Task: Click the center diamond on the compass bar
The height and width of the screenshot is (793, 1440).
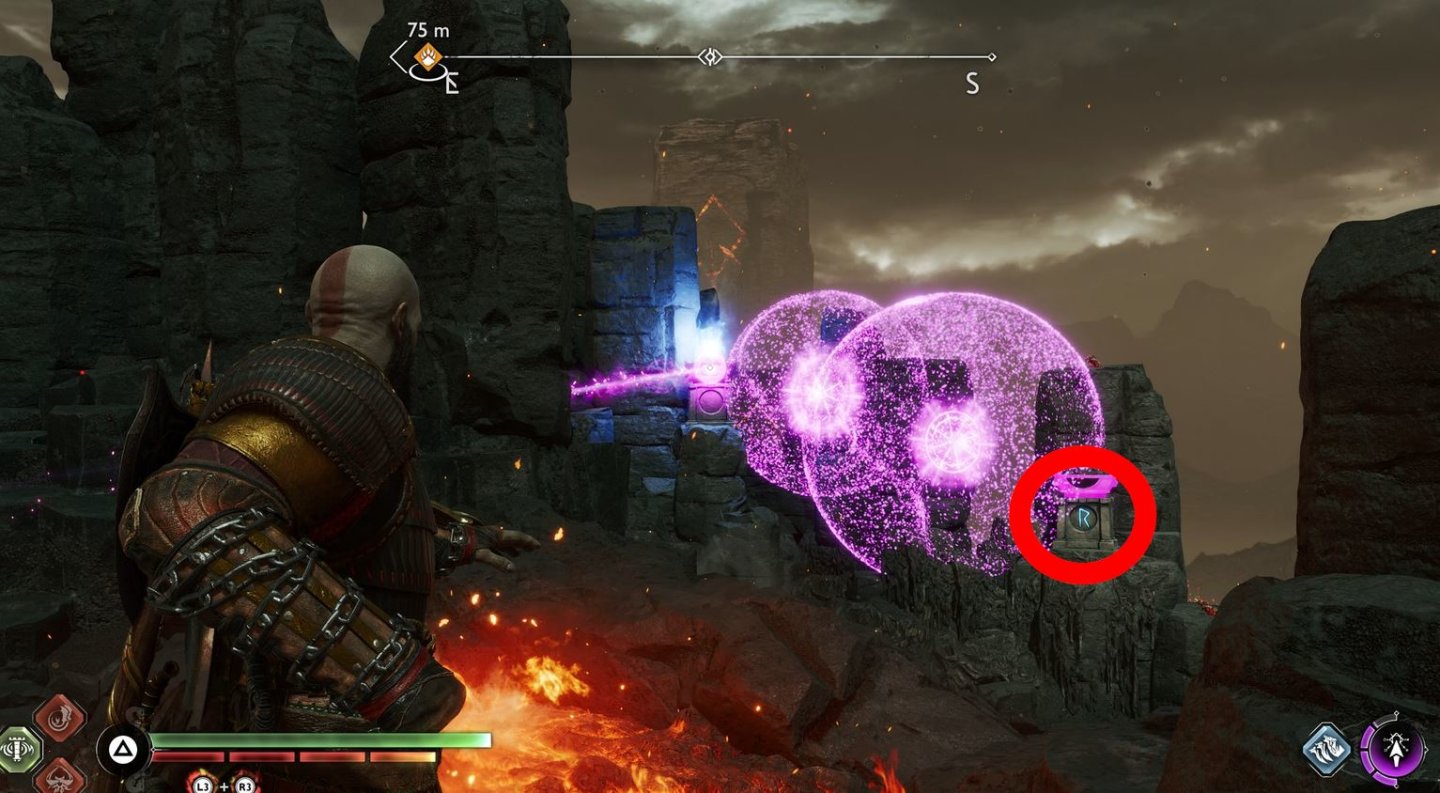Action: (x=710, y=58)
